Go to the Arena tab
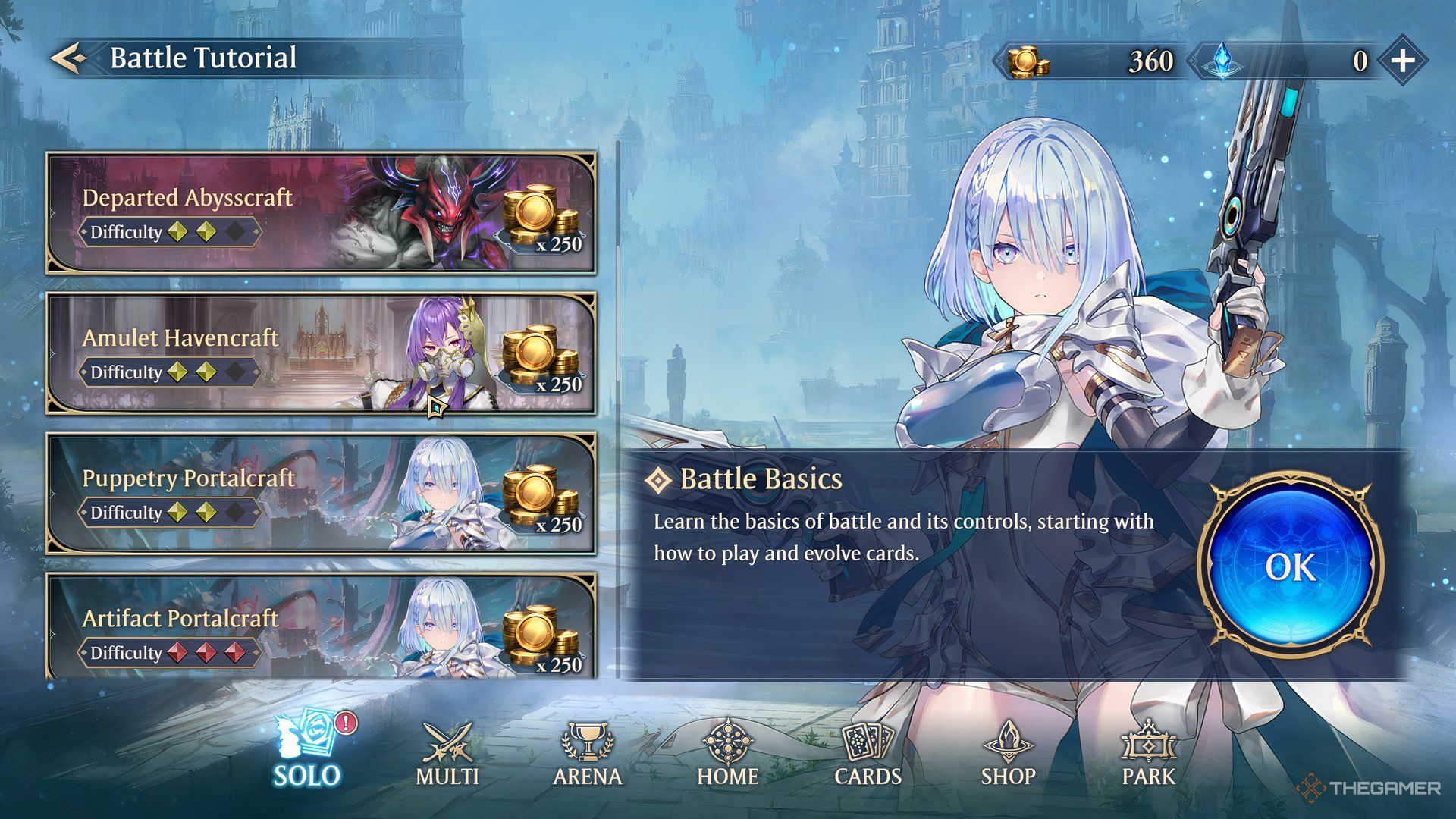Image resolution: width=1456 pixels, height=819 pixels. pos(588,755)
